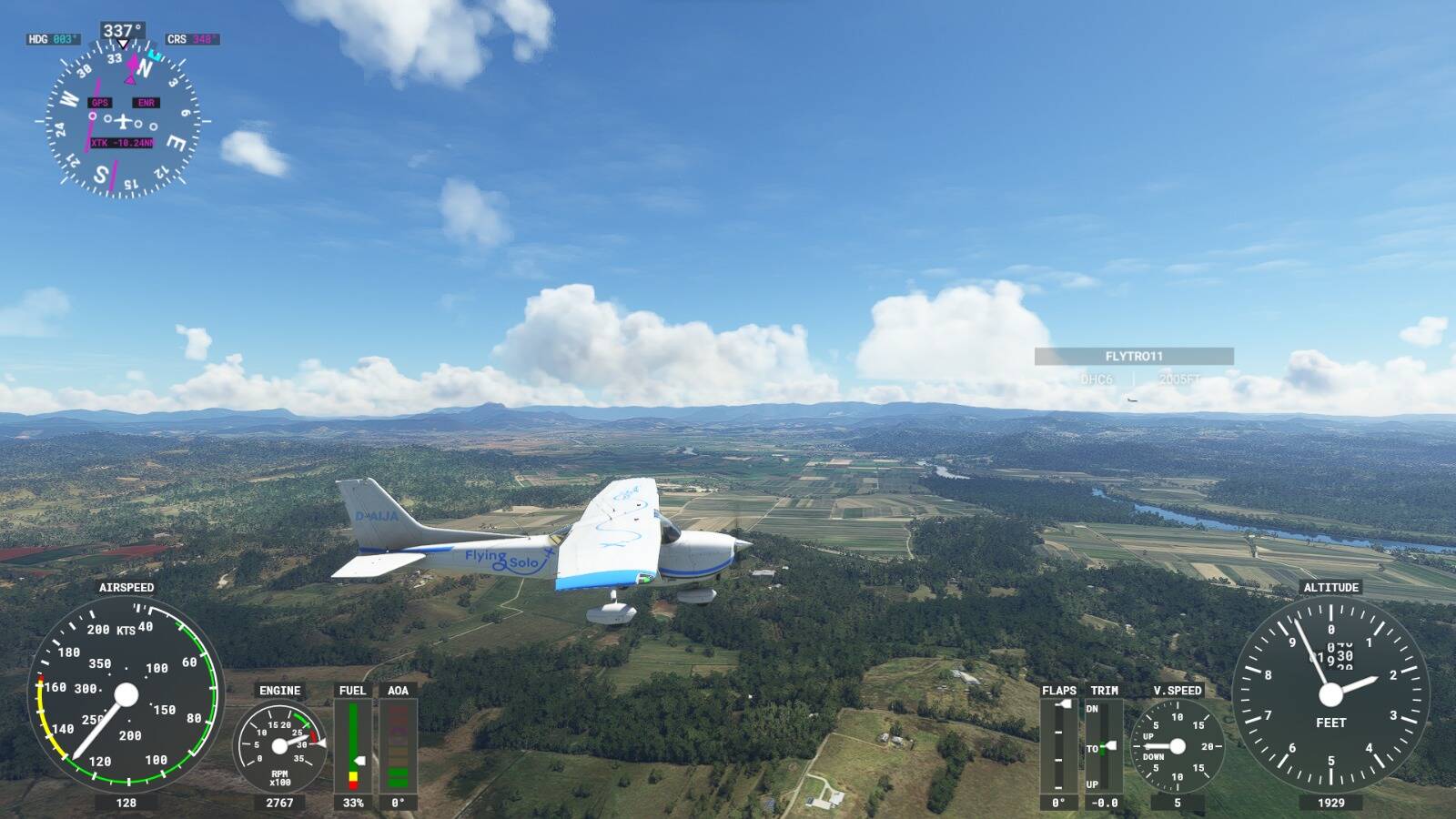Image resolution: width=1456 pixels, height=819 pixels.
Task: Select the AOA indicator bar
Action: 396,746
